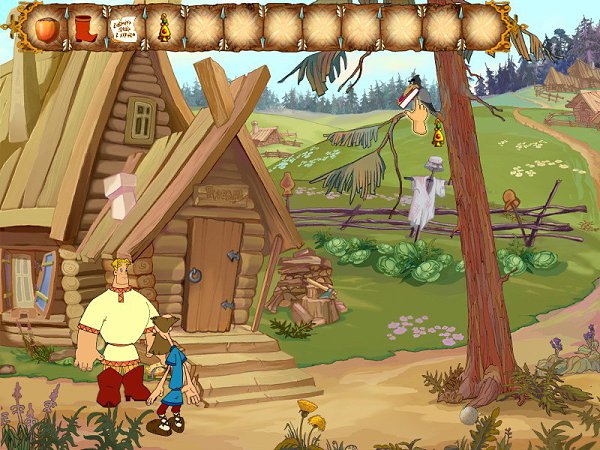Select the acorn in the inventory
The width and height of the screenshot is (600, 450).
point(47,27)
